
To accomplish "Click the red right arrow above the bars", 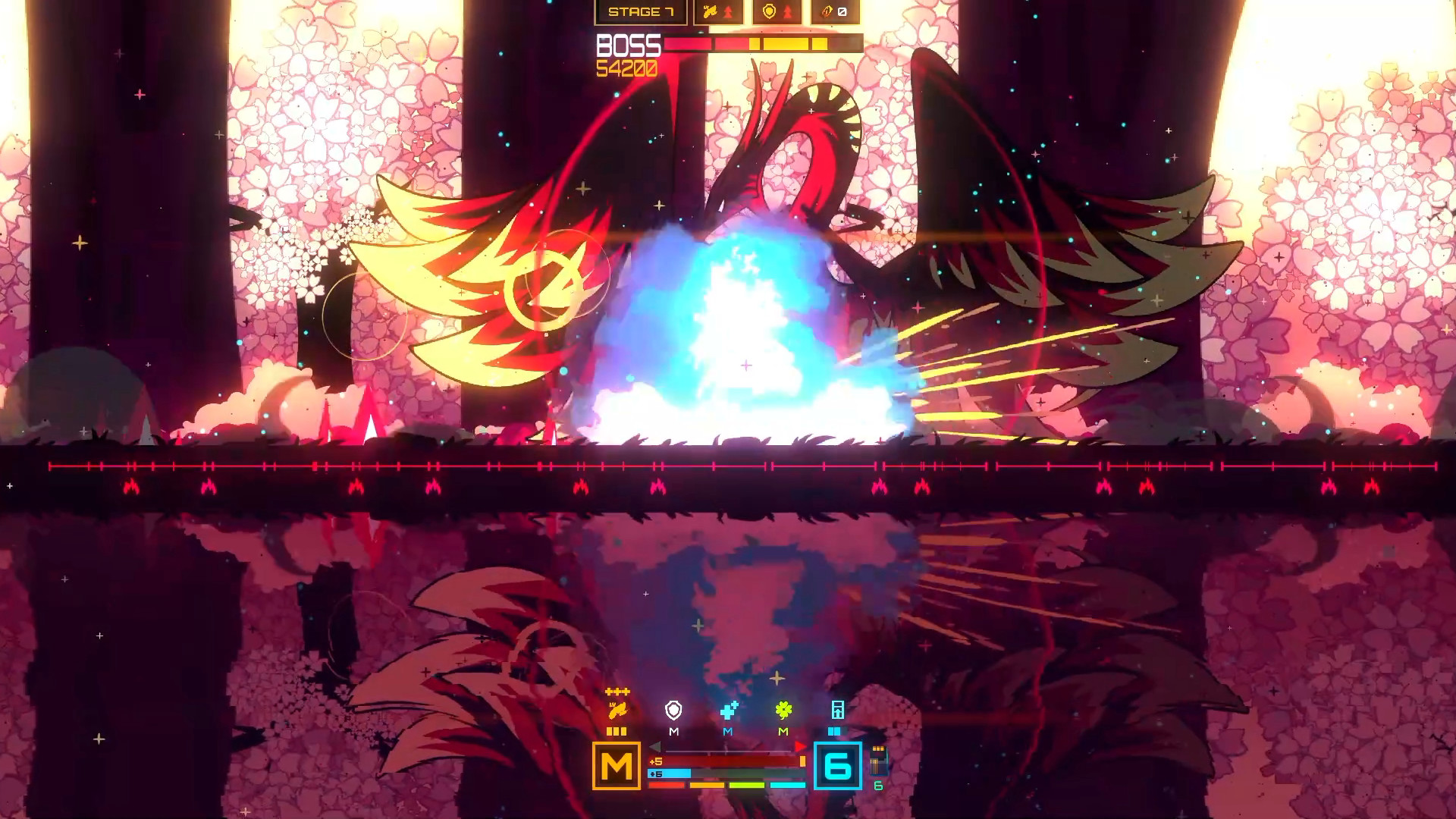I will click(x=800, y=748).
